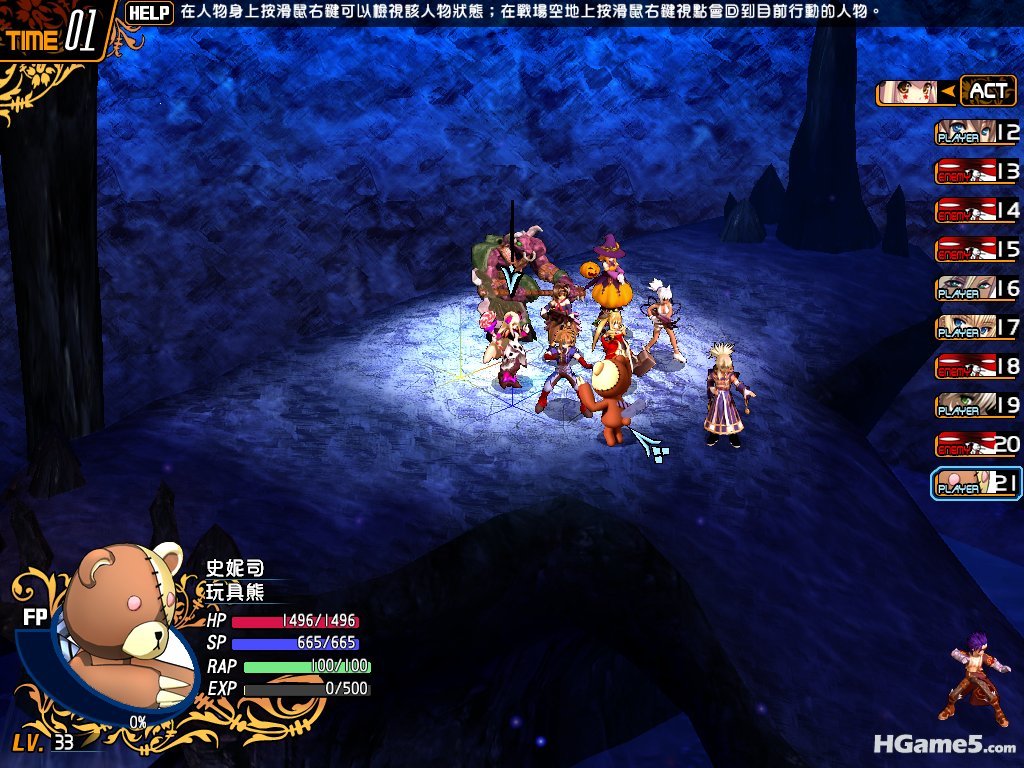Pick the highlighted player turn entry 21
The image size is (1024, 768).
(976, 484)
